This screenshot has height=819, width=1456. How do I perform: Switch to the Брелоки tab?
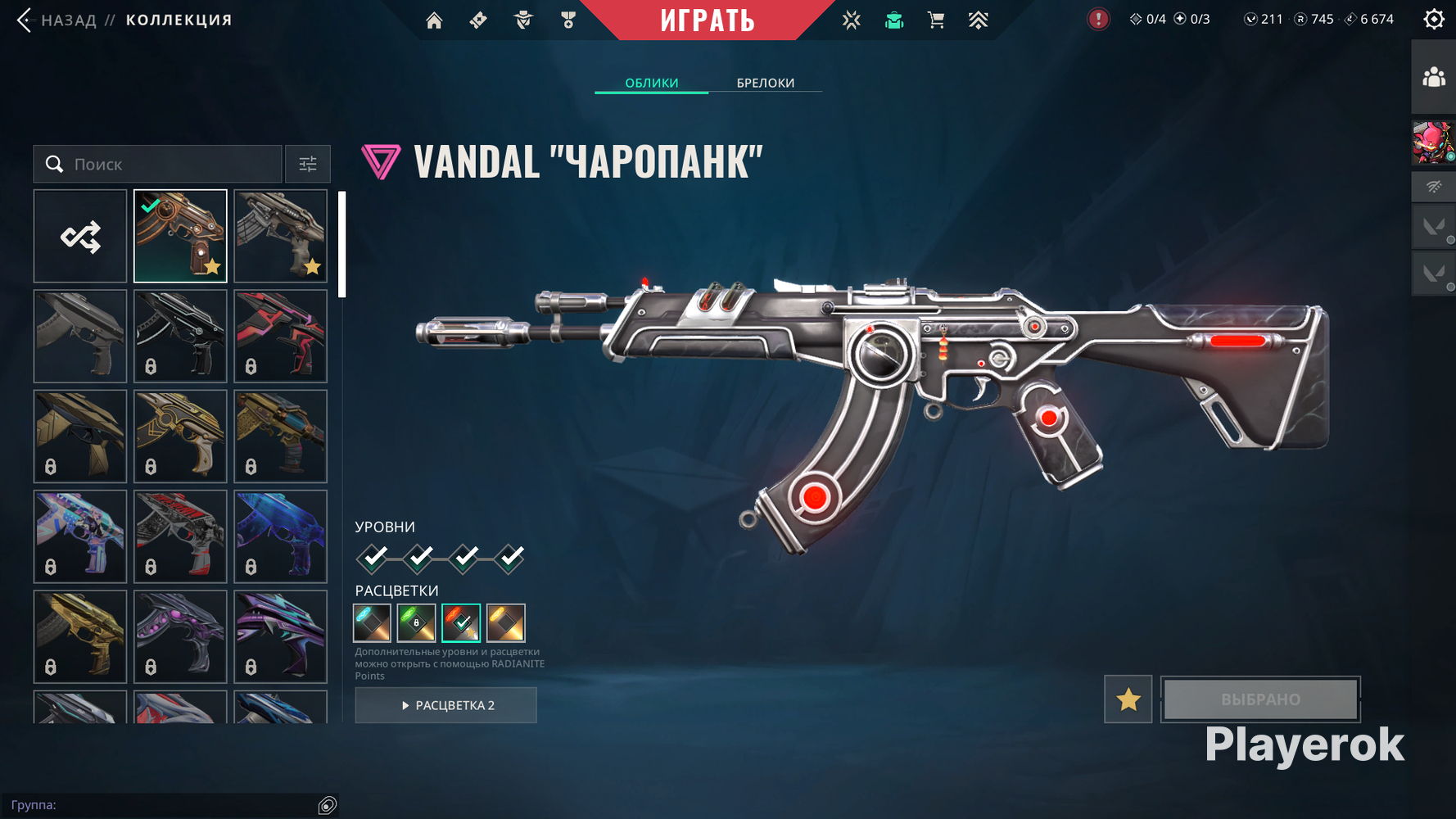[765, 83]
